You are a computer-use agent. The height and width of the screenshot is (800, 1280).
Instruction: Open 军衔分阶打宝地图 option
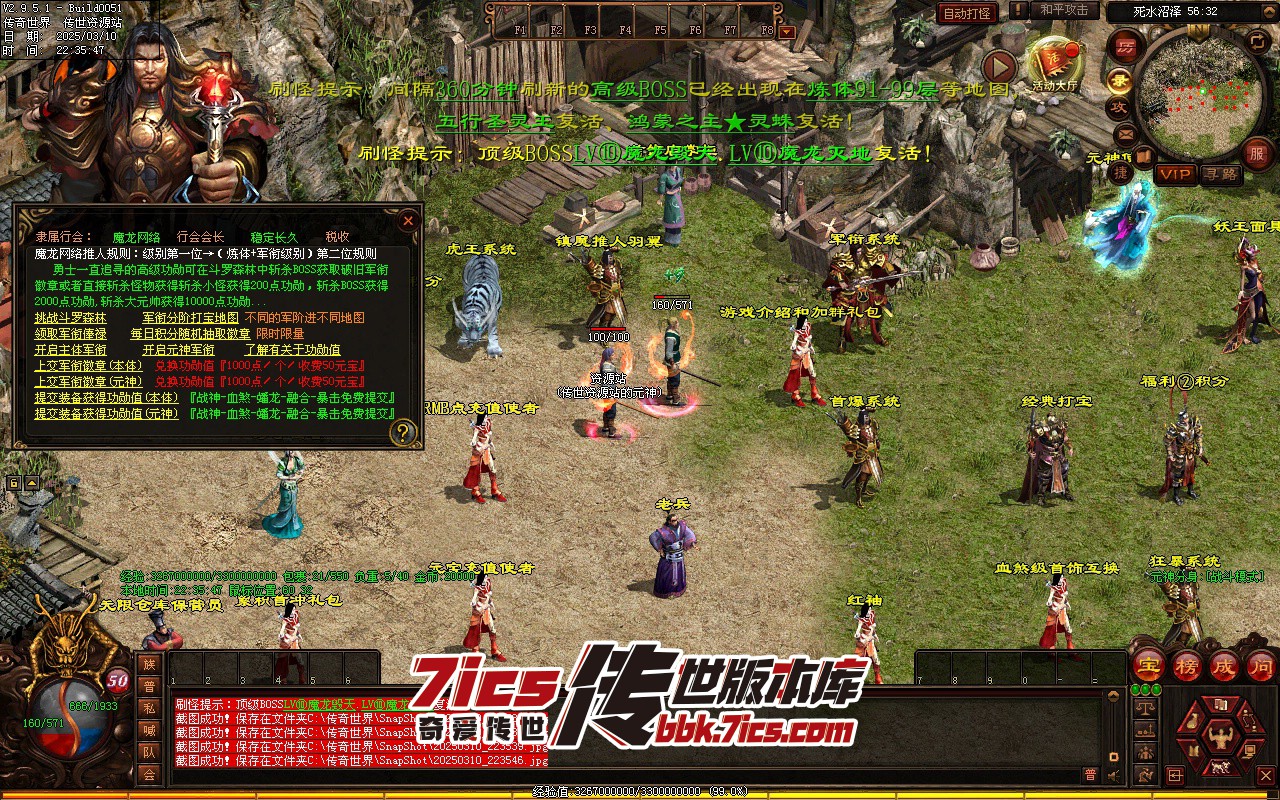(190, 318)
